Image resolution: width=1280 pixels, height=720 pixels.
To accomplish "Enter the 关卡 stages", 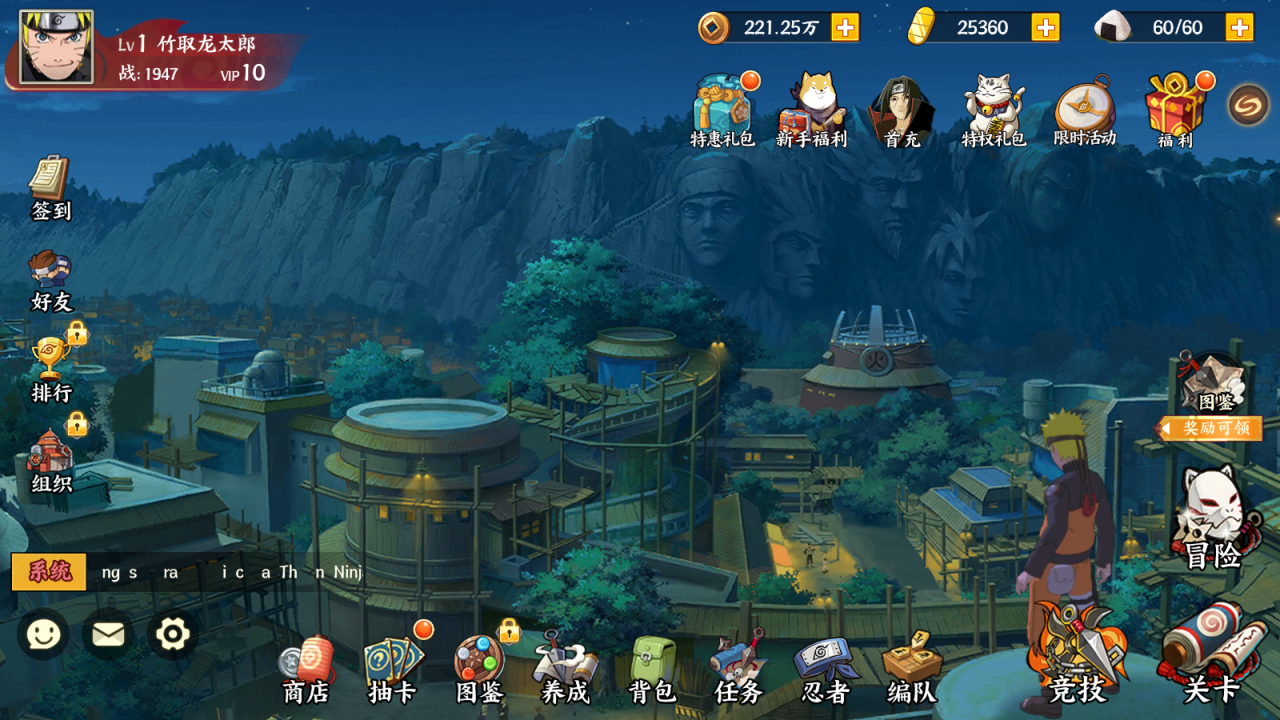I will [1212, 655].
